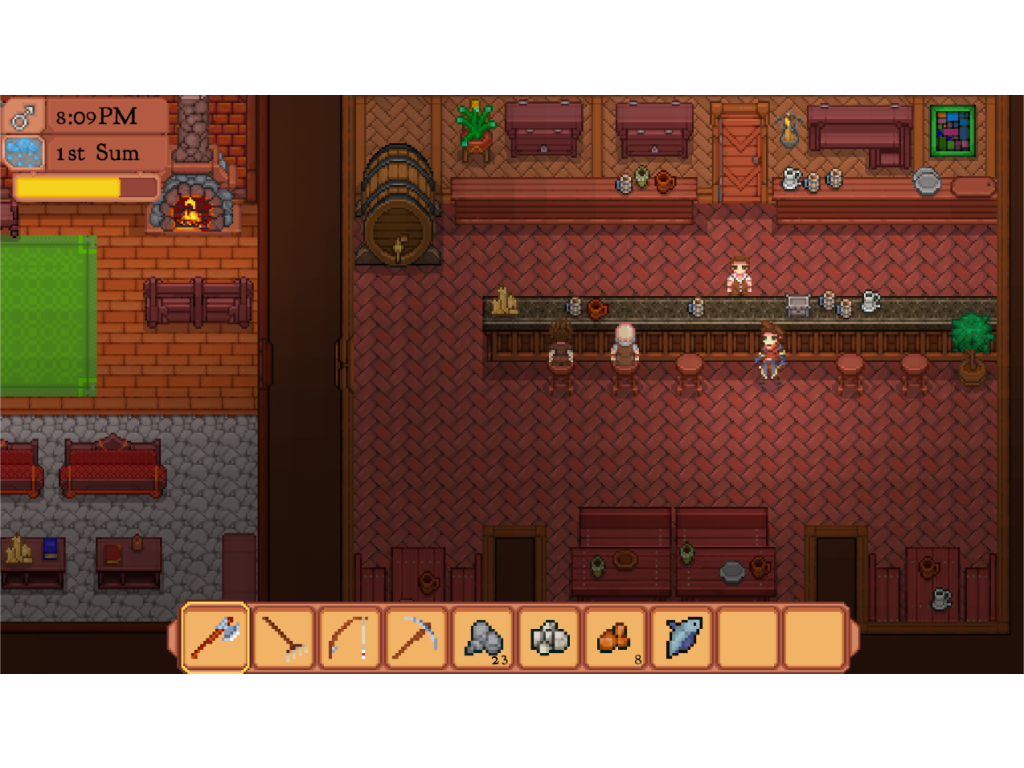Select the blue fish slot
This screenshot has width=1024, height=768.
[x=682, y=637]
